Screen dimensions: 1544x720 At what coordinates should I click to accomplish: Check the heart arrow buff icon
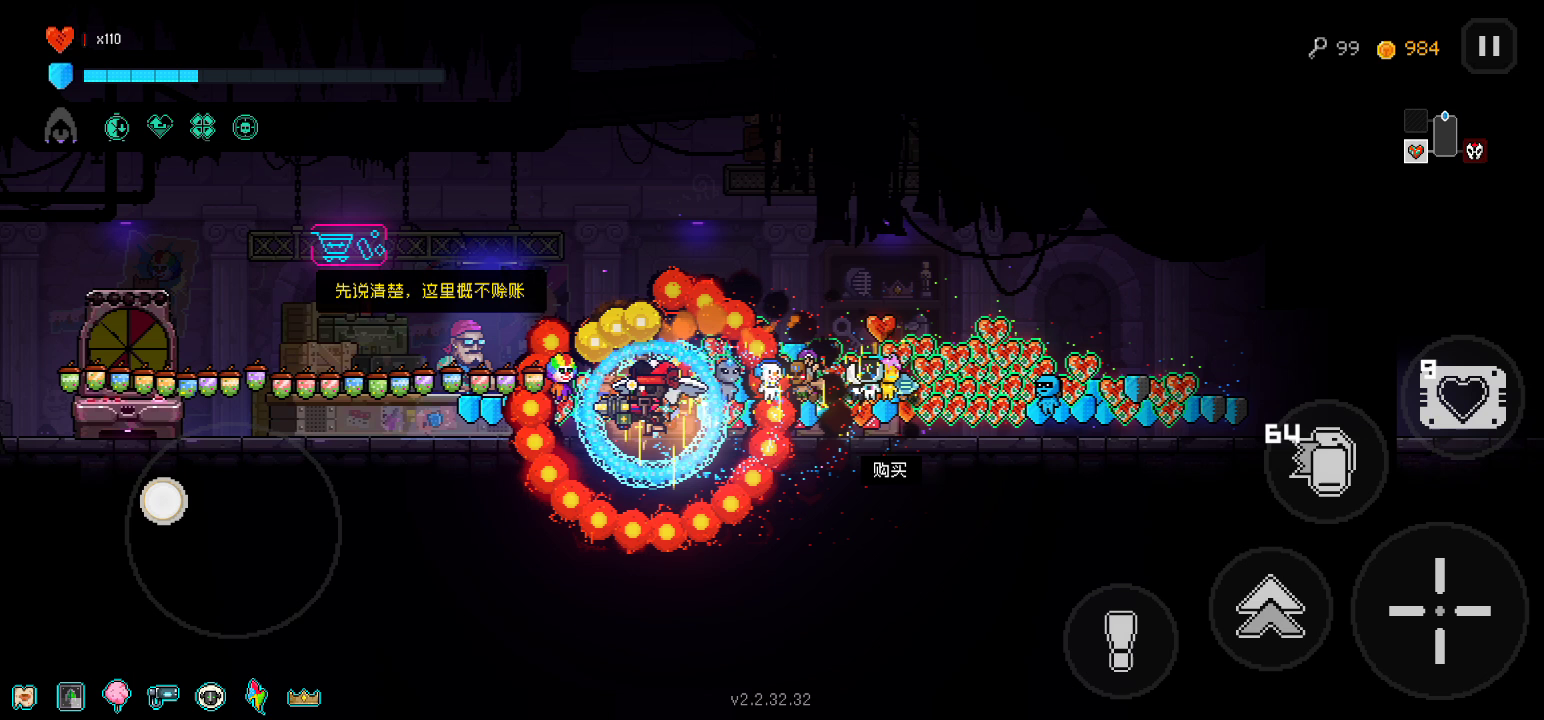[x=160, y=127]
